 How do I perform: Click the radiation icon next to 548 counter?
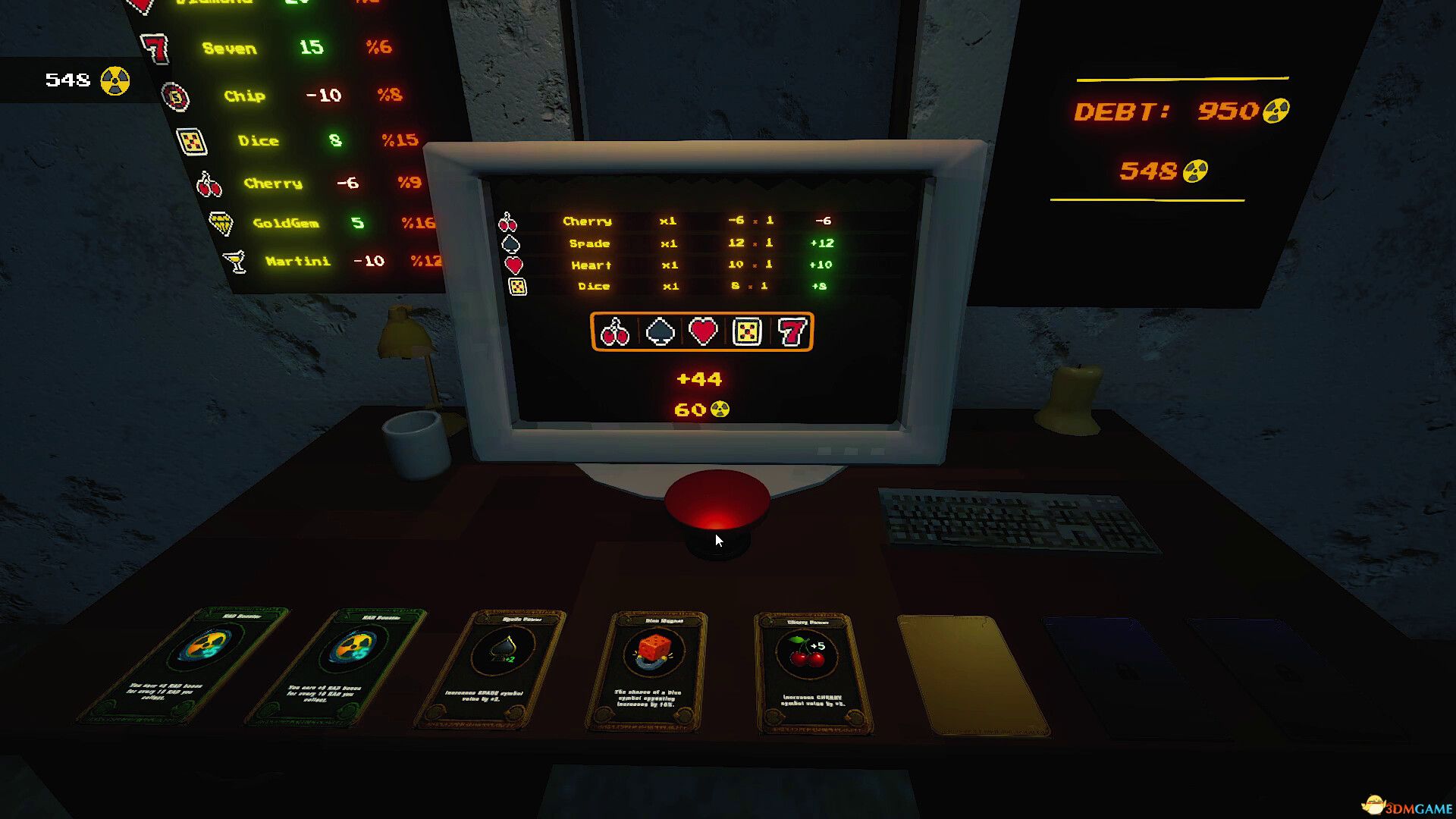pyautogui.click(x=114, y=78)
